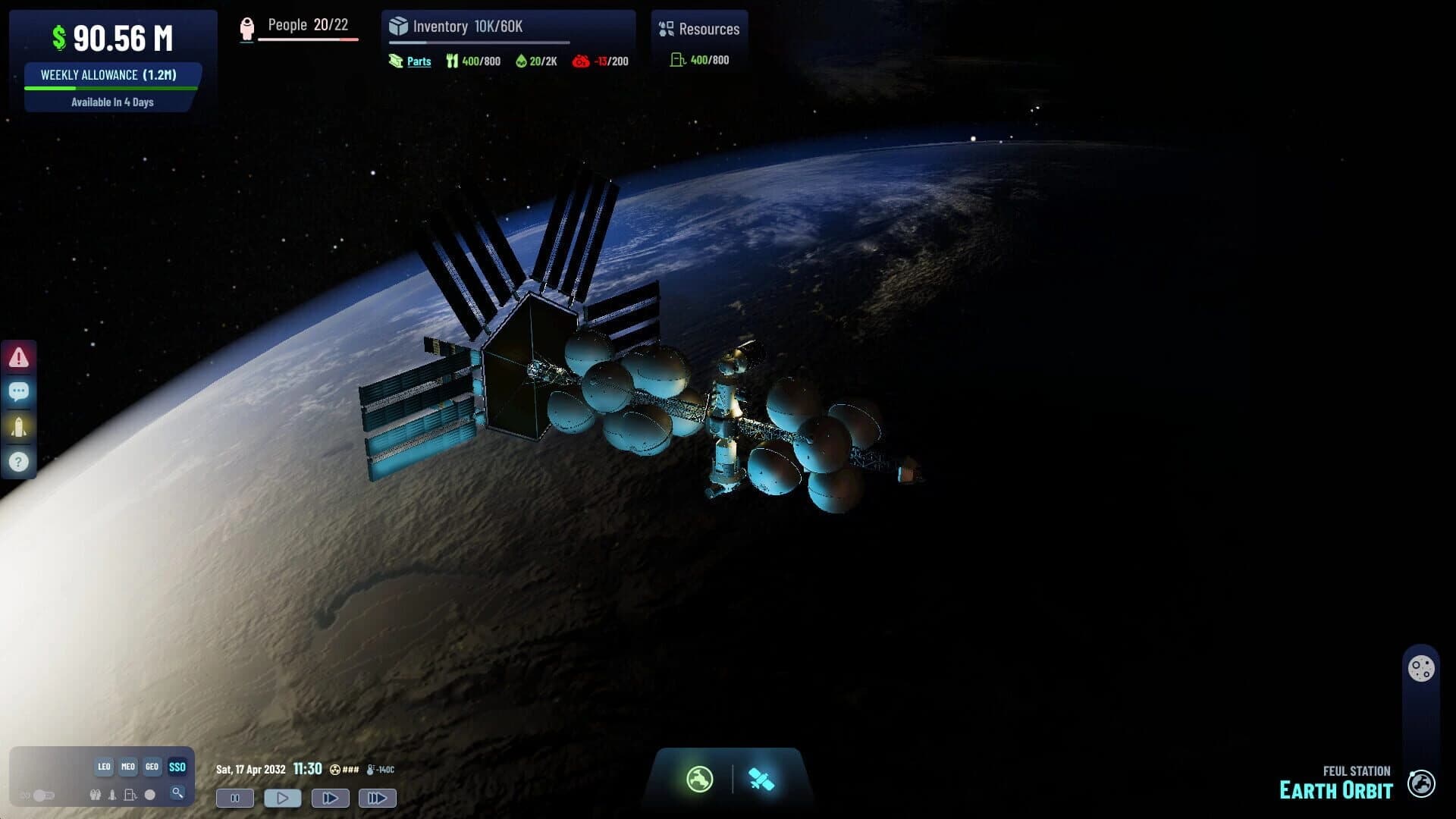
Task: Click the magnifier search icon near orbit filters
Action: (177, 795)
